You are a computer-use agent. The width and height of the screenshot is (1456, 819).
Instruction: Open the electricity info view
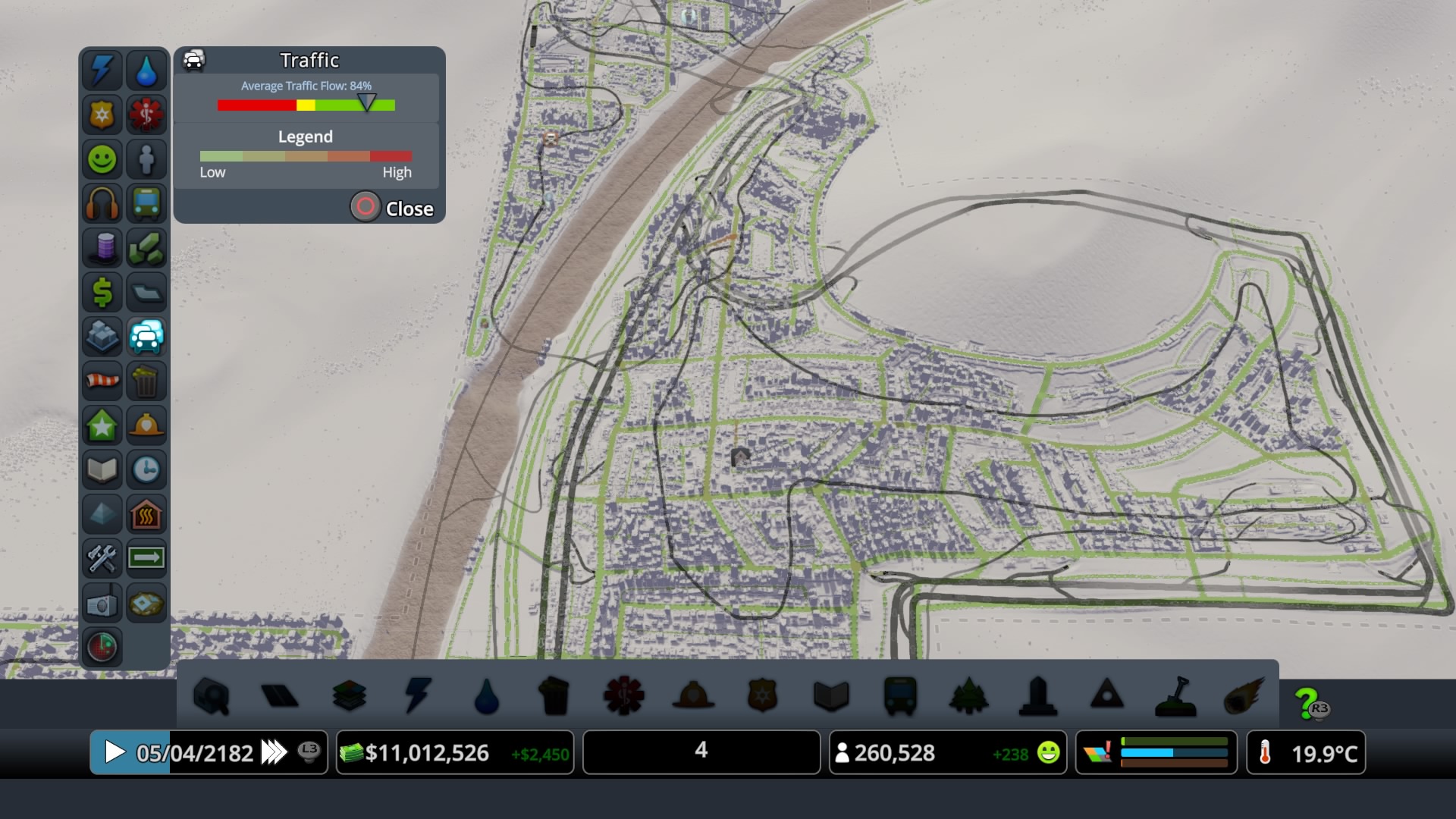102,70
